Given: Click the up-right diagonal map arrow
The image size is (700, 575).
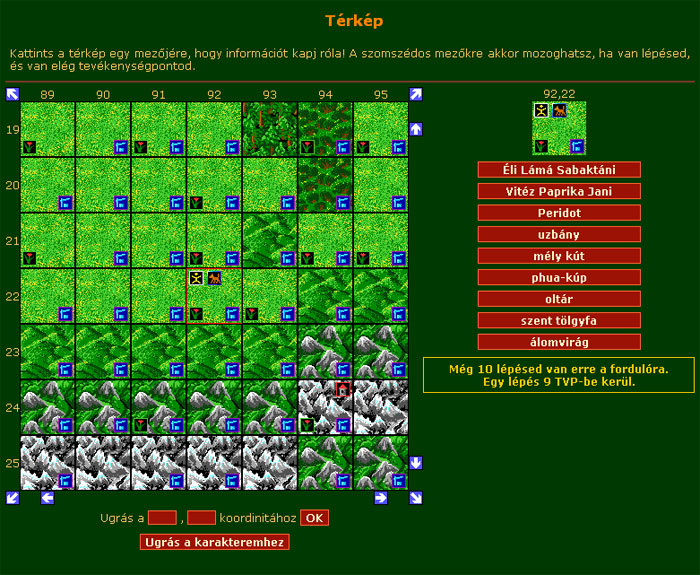Looking at the screenshot, I should [x=416, y=94].
